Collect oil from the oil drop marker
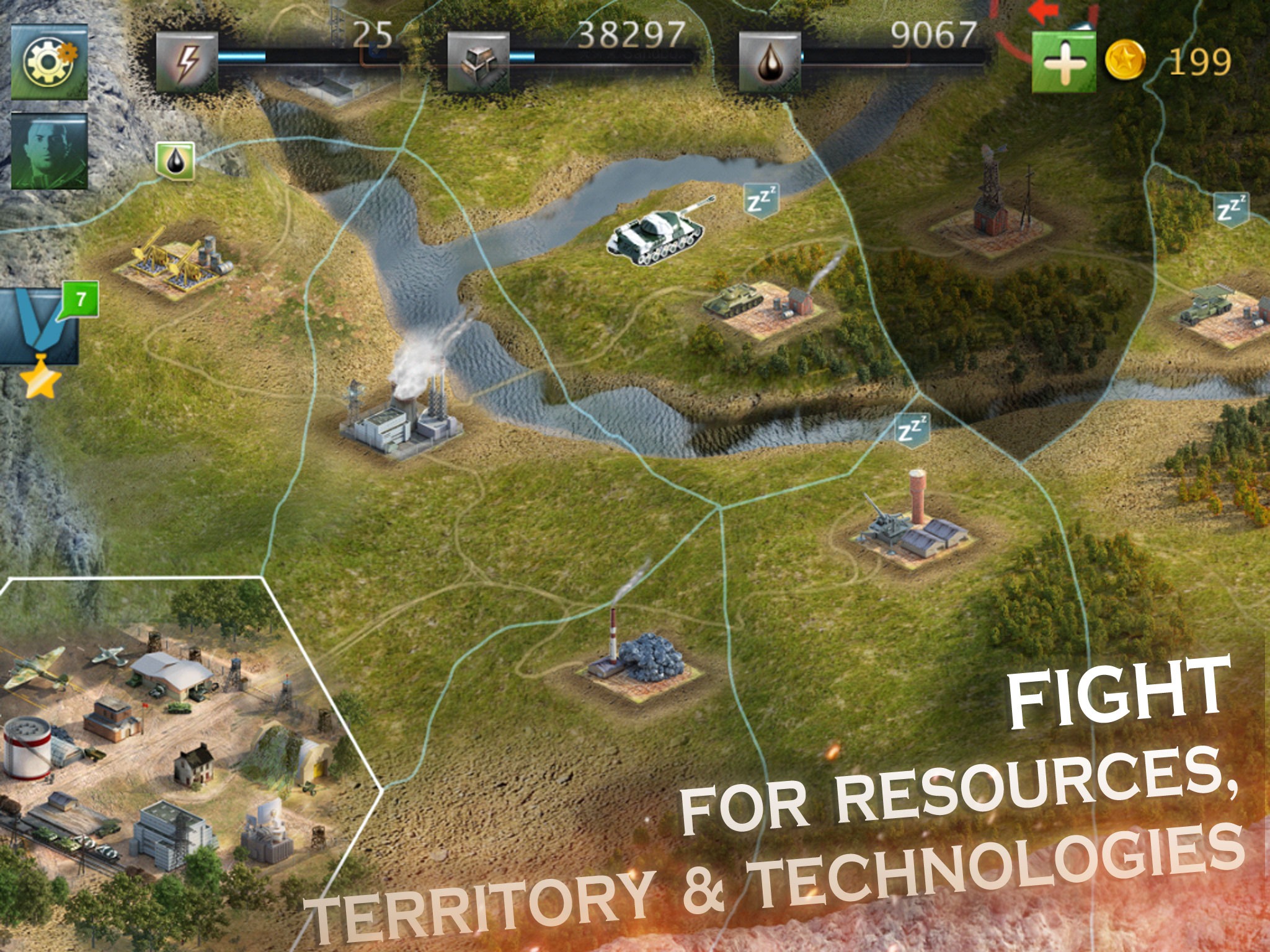 175,160
